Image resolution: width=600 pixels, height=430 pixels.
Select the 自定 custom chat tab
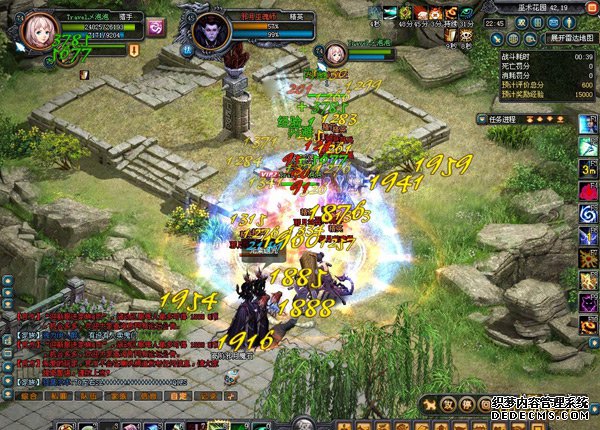(x=176, y=395)
